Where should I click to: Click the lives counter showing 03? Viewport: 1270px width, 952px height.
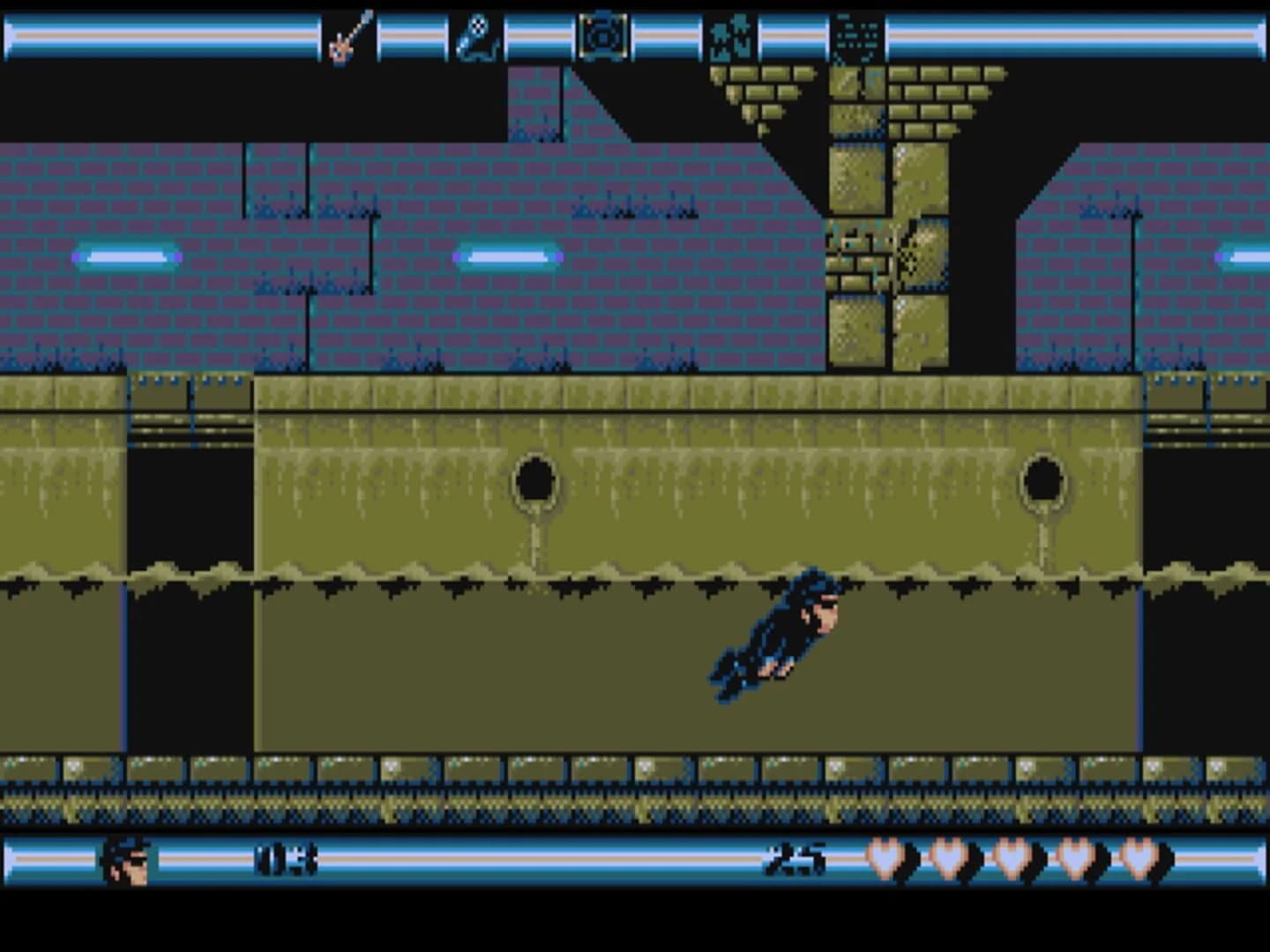[x=286, y=857]
